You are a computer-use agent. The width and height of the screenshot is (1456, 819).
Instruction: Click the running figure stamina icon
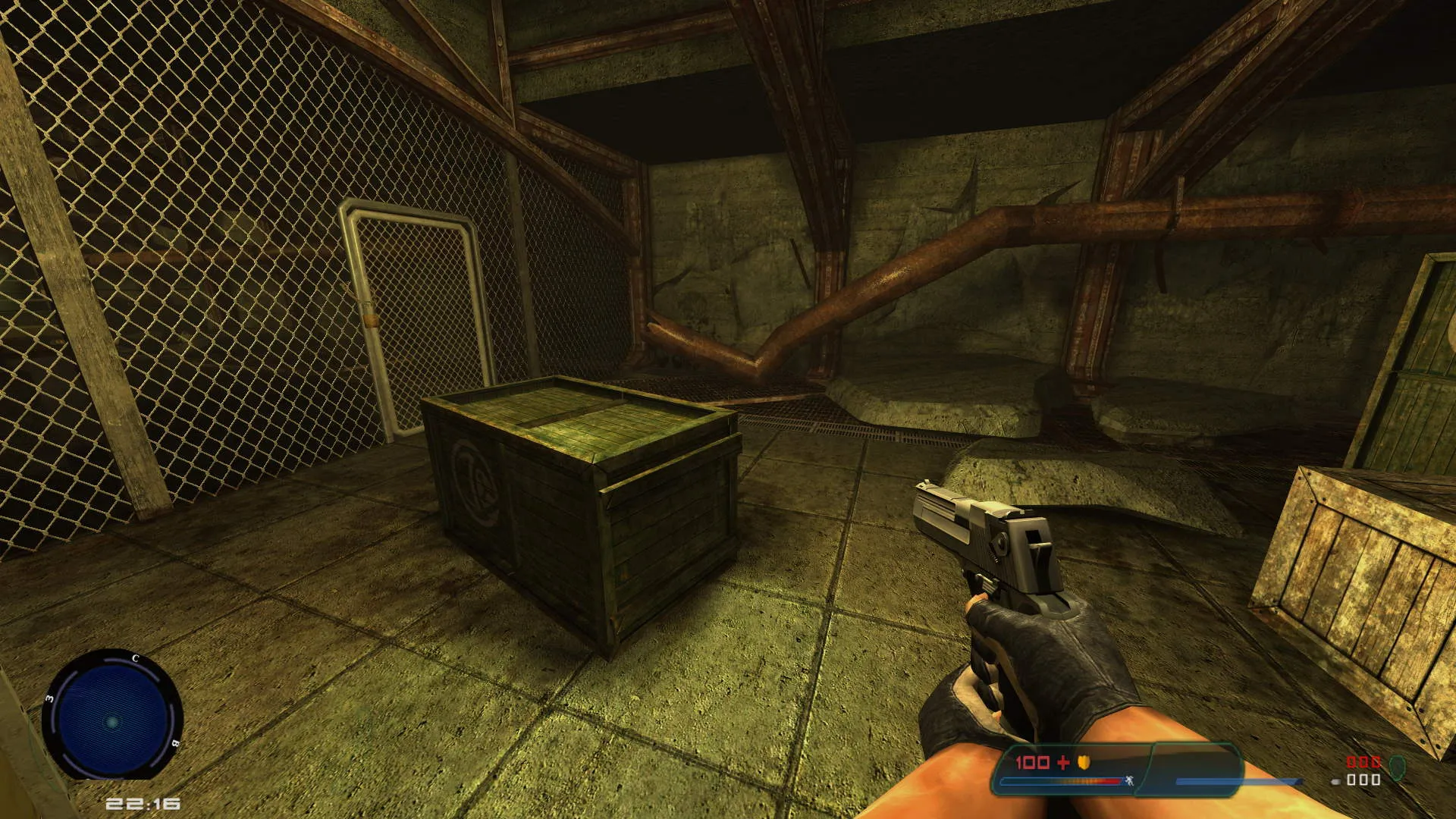1128,780
